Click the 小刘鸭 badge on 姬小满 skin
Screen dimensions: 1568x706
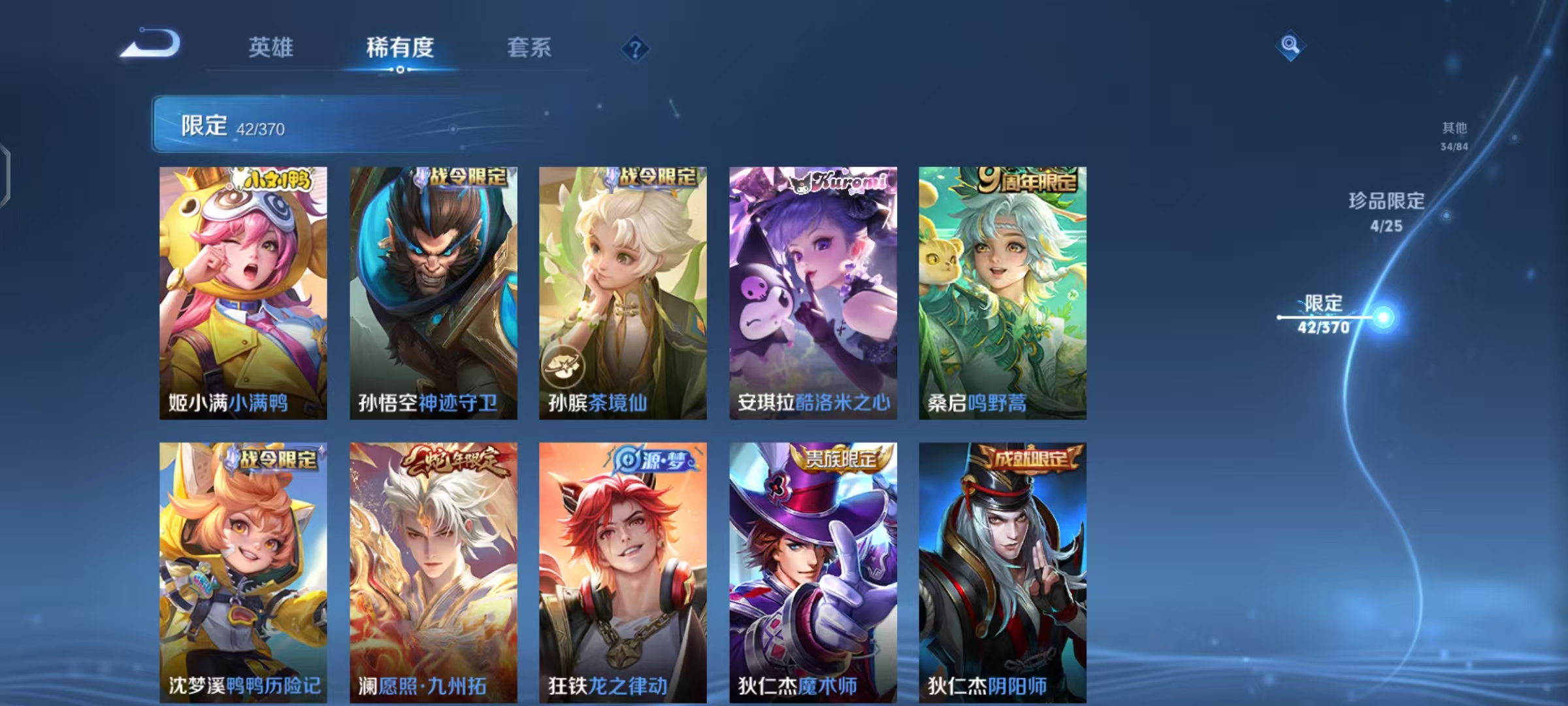pyautogui.click(x=275, y=180)
